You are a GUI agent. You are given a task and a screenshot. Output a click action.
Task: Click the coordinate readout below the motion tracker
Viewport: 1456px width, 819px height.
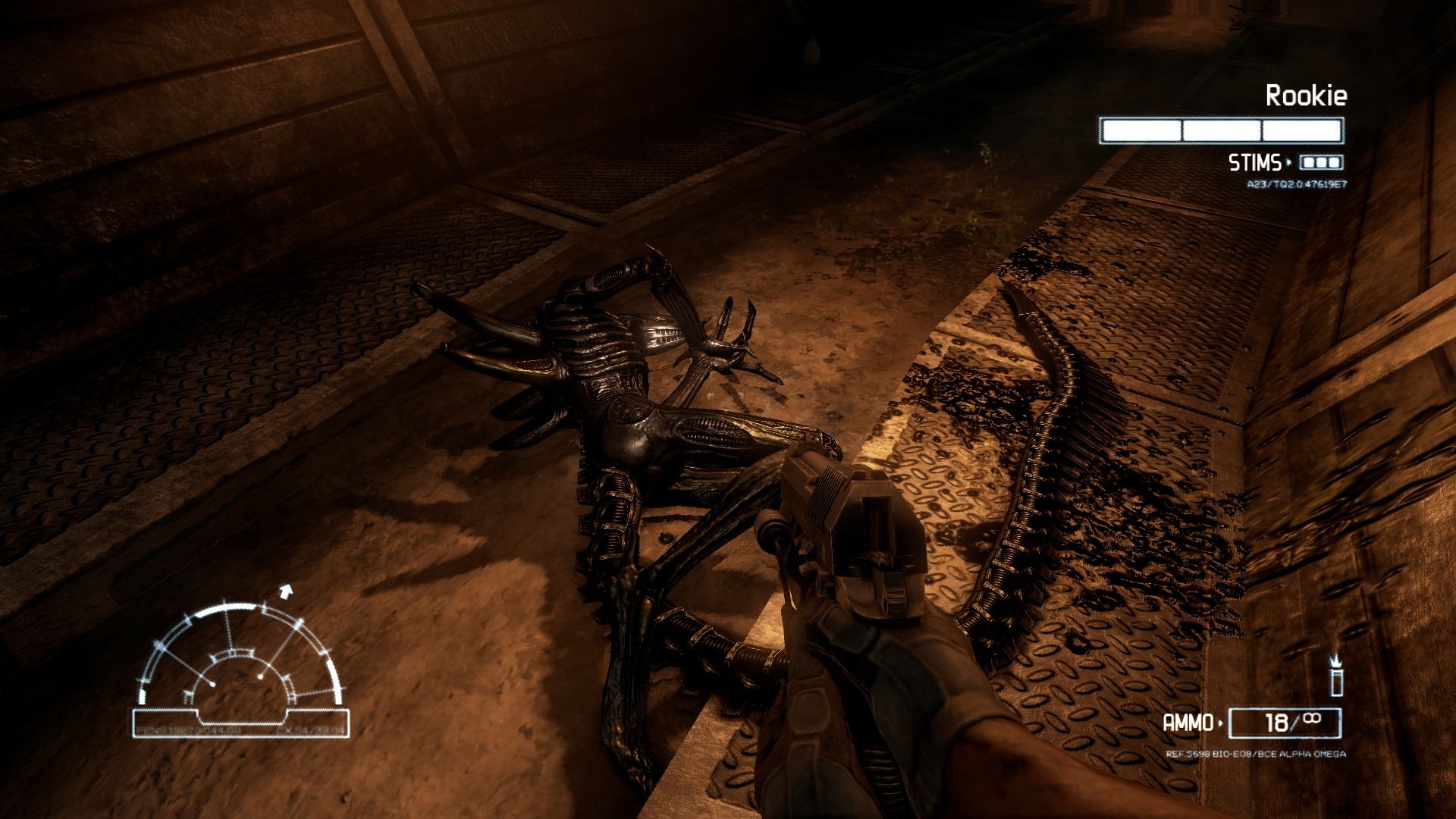(x=238, y=730)
